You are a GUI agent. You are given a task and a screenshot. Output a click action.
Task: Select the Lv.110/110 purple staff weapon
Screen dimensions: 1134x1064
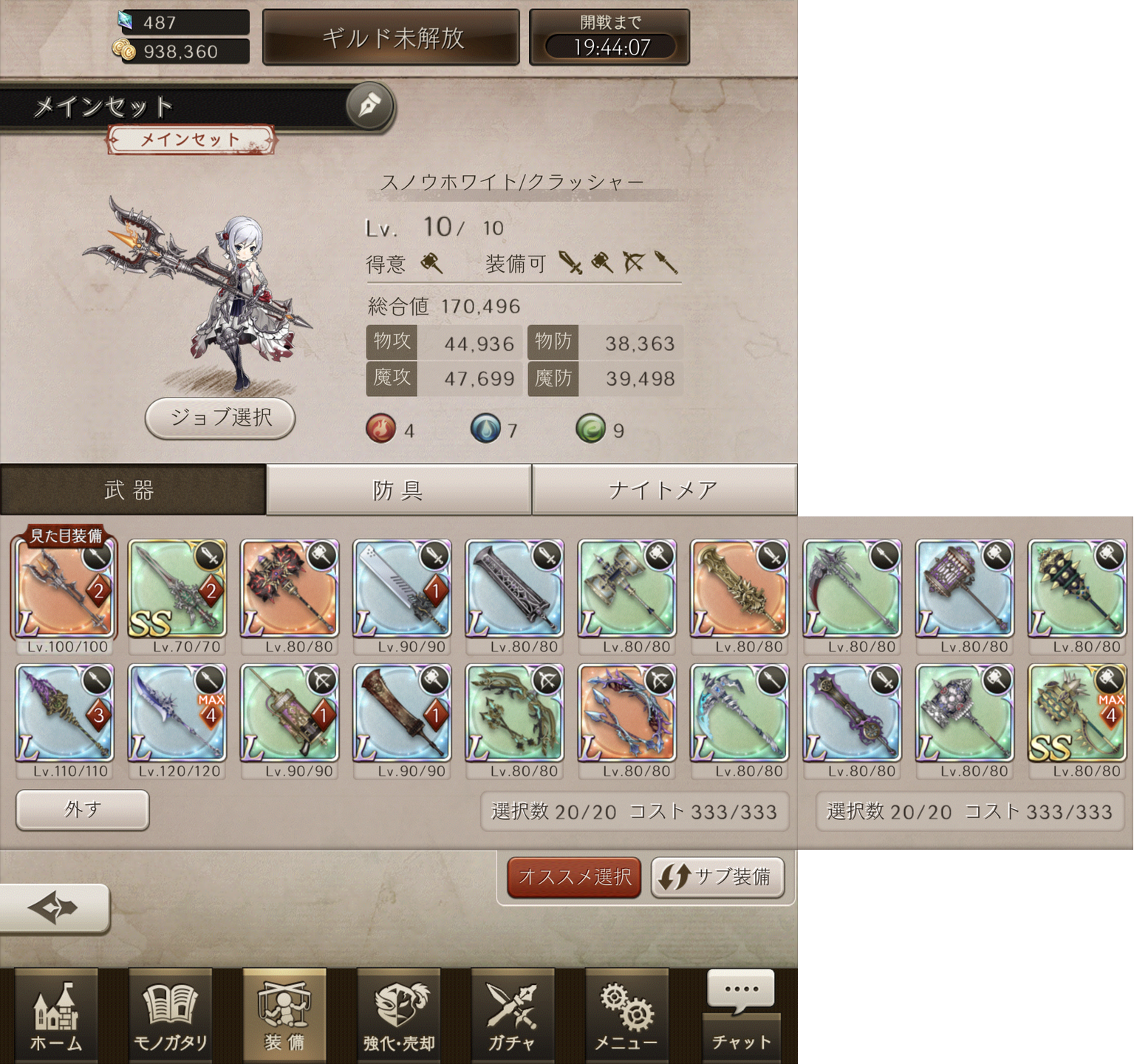click(x=65, y=714)
